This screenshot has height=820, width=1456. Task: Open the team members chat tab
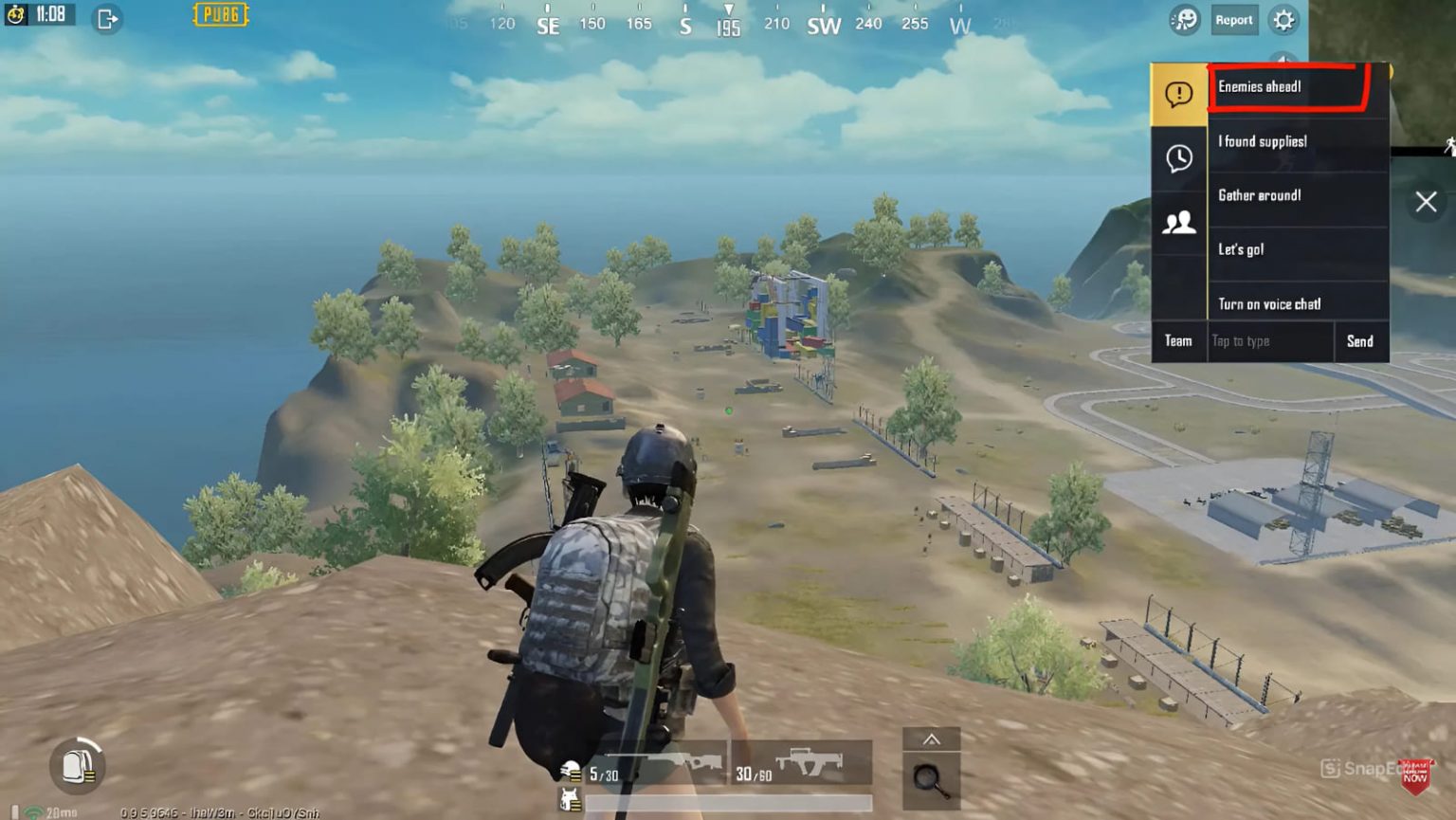1178,223
